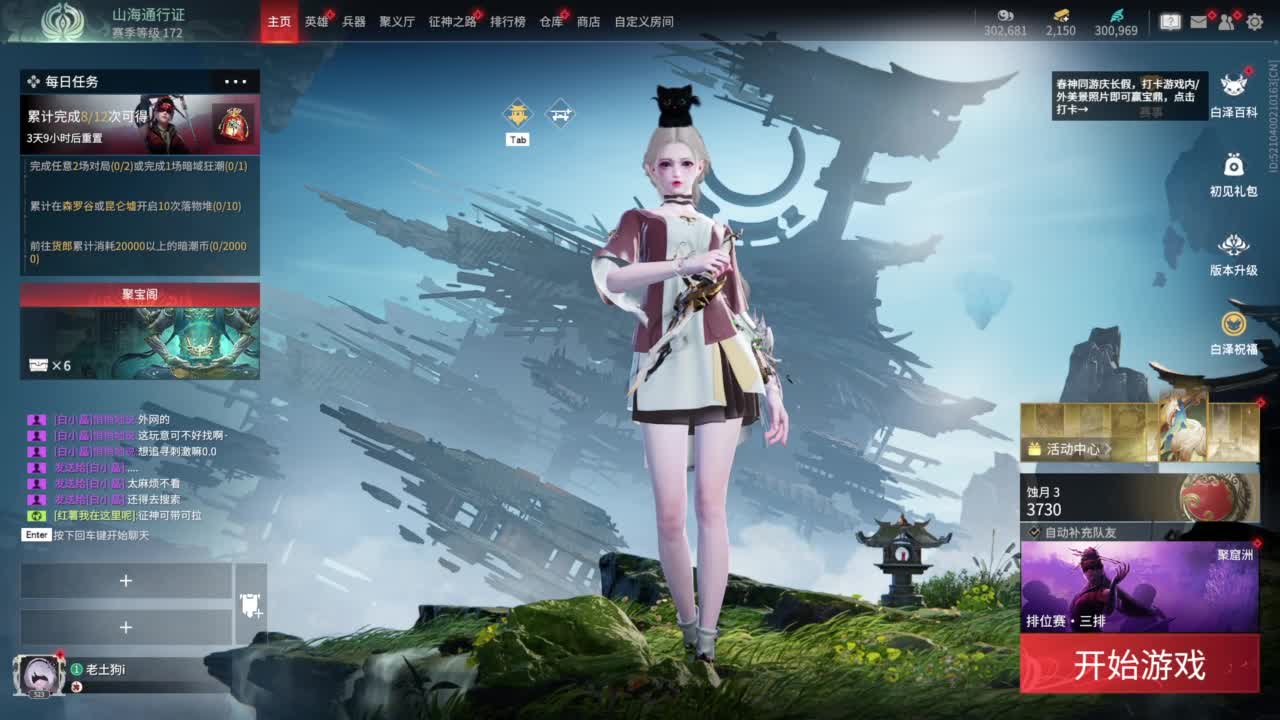Open the 商店 shop menu
Screen dimensions: 1280x720
pyautogui.click(x=587, y=21)
